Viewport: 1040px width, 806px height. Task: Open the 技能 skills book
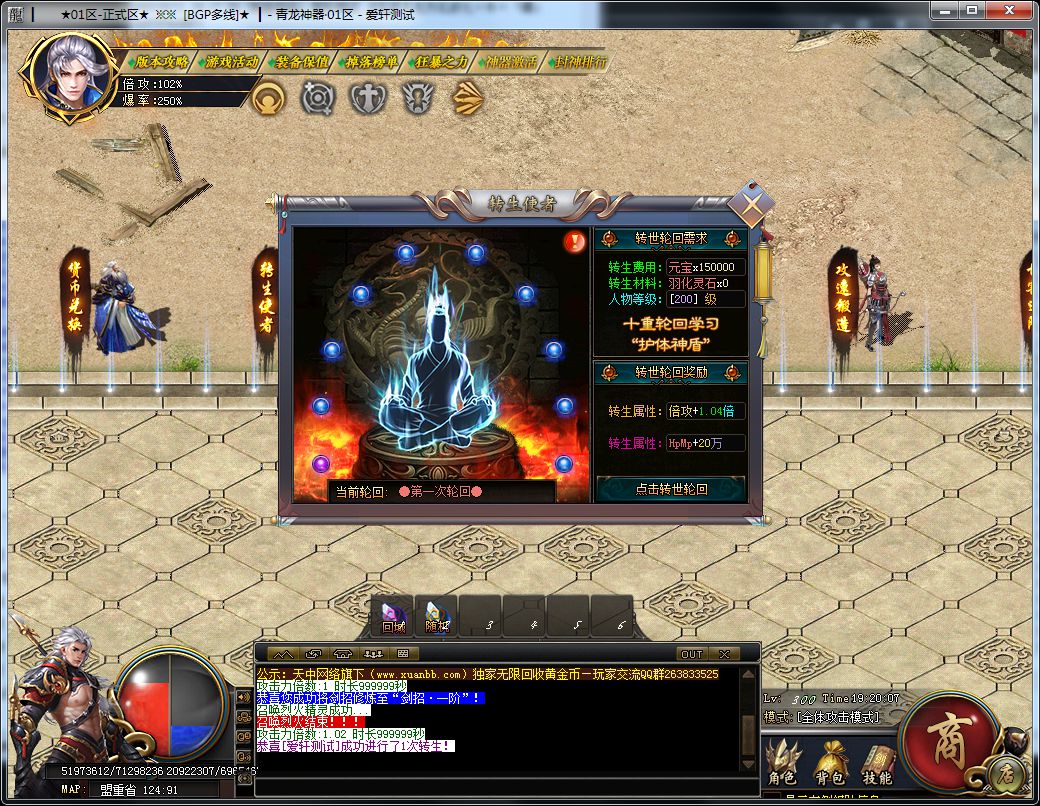click(877, 762)
